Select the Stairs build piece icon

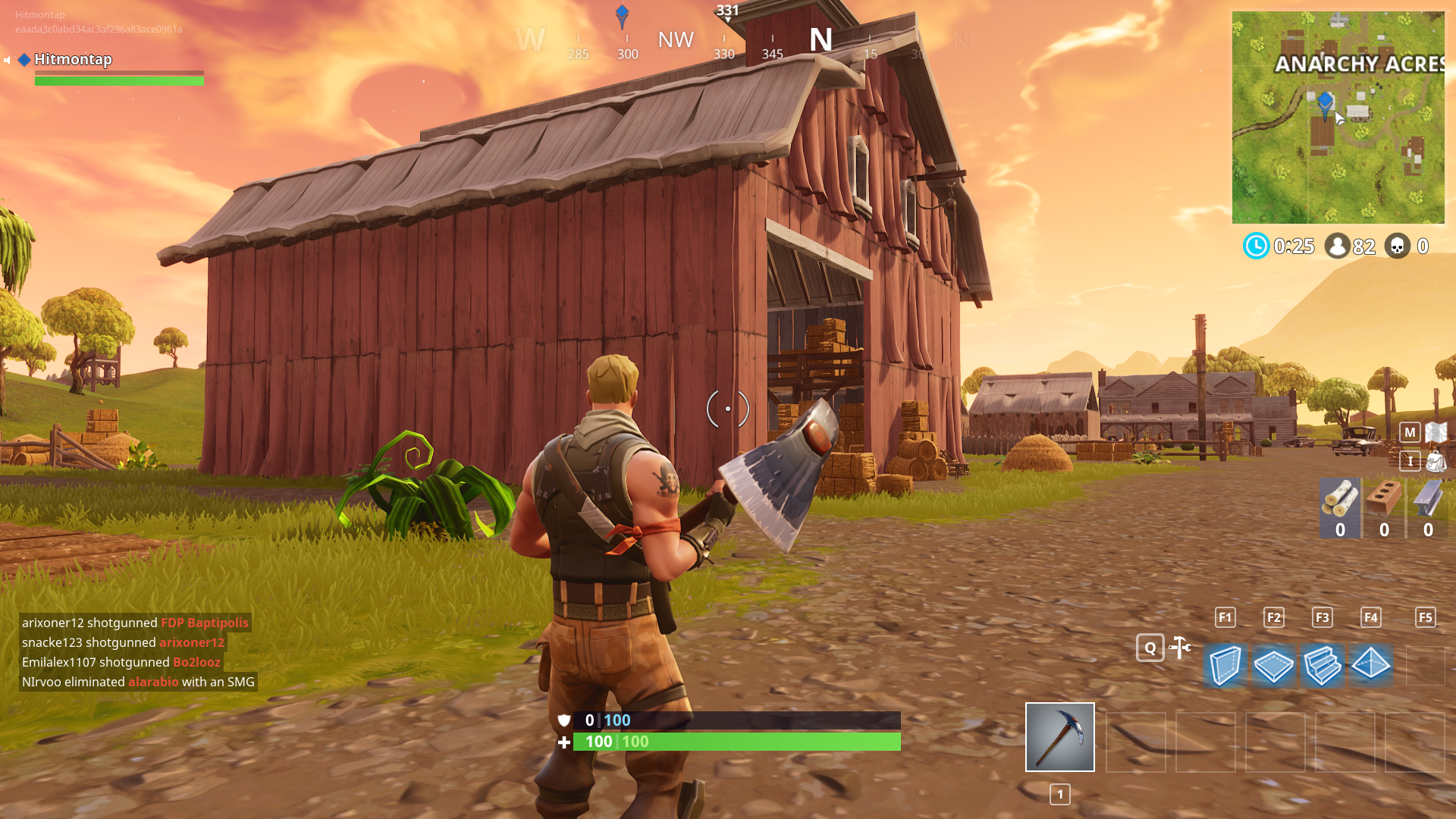pyautogui.click(x=1323, y=665)
